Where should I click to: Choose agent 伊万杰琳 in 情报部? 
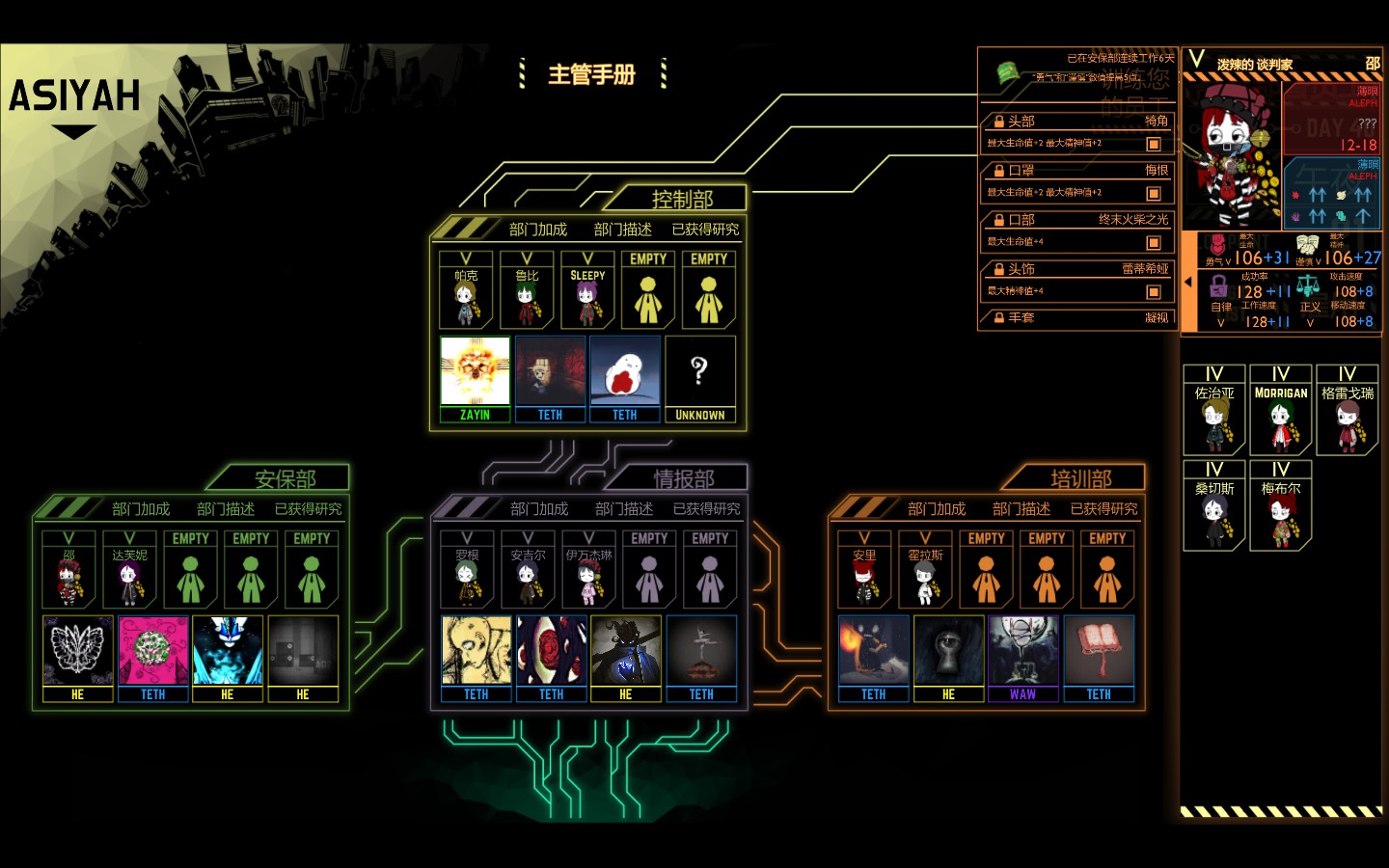tap(588, 570)
